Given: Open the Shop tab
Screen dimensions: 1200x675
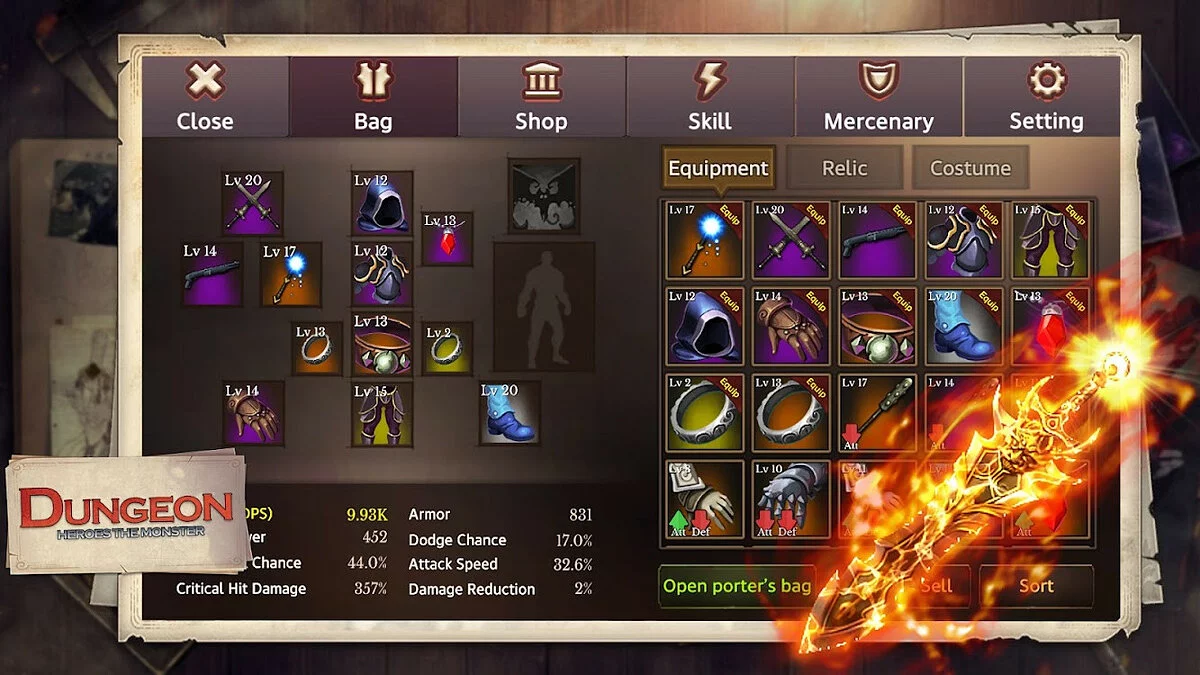Looking at the screenshot, I should (x=541, y=97).
